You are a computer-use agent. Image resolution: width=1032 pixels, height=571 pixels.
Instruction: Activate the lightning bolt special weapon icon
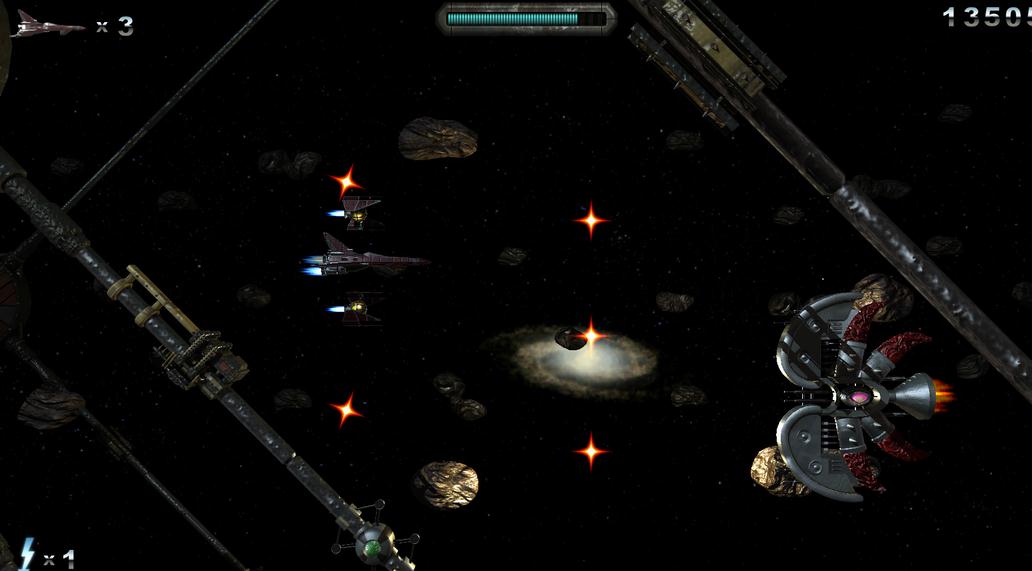tap(27, 555)
